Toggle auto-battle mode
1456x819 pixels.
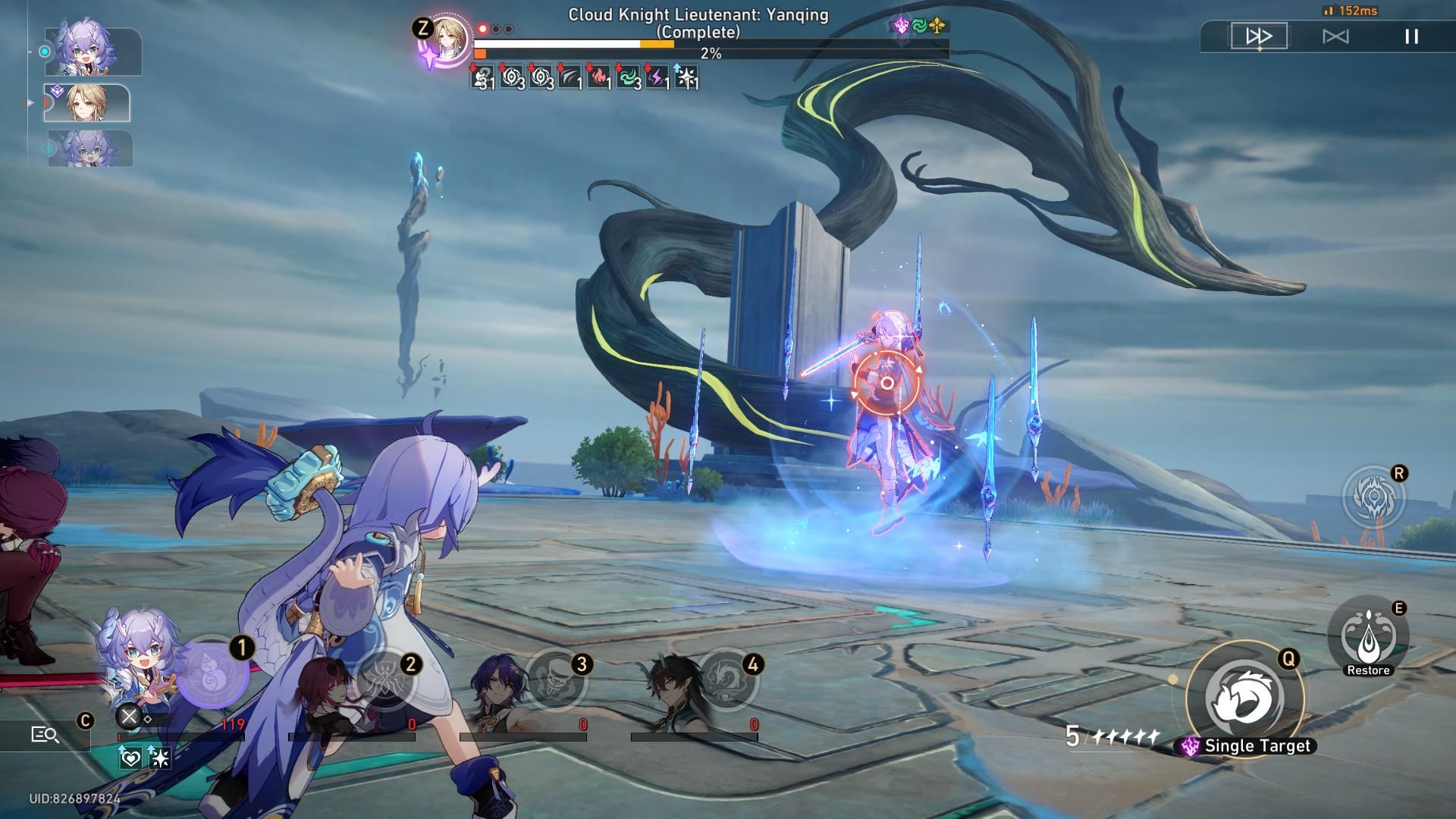point(1335,36)
